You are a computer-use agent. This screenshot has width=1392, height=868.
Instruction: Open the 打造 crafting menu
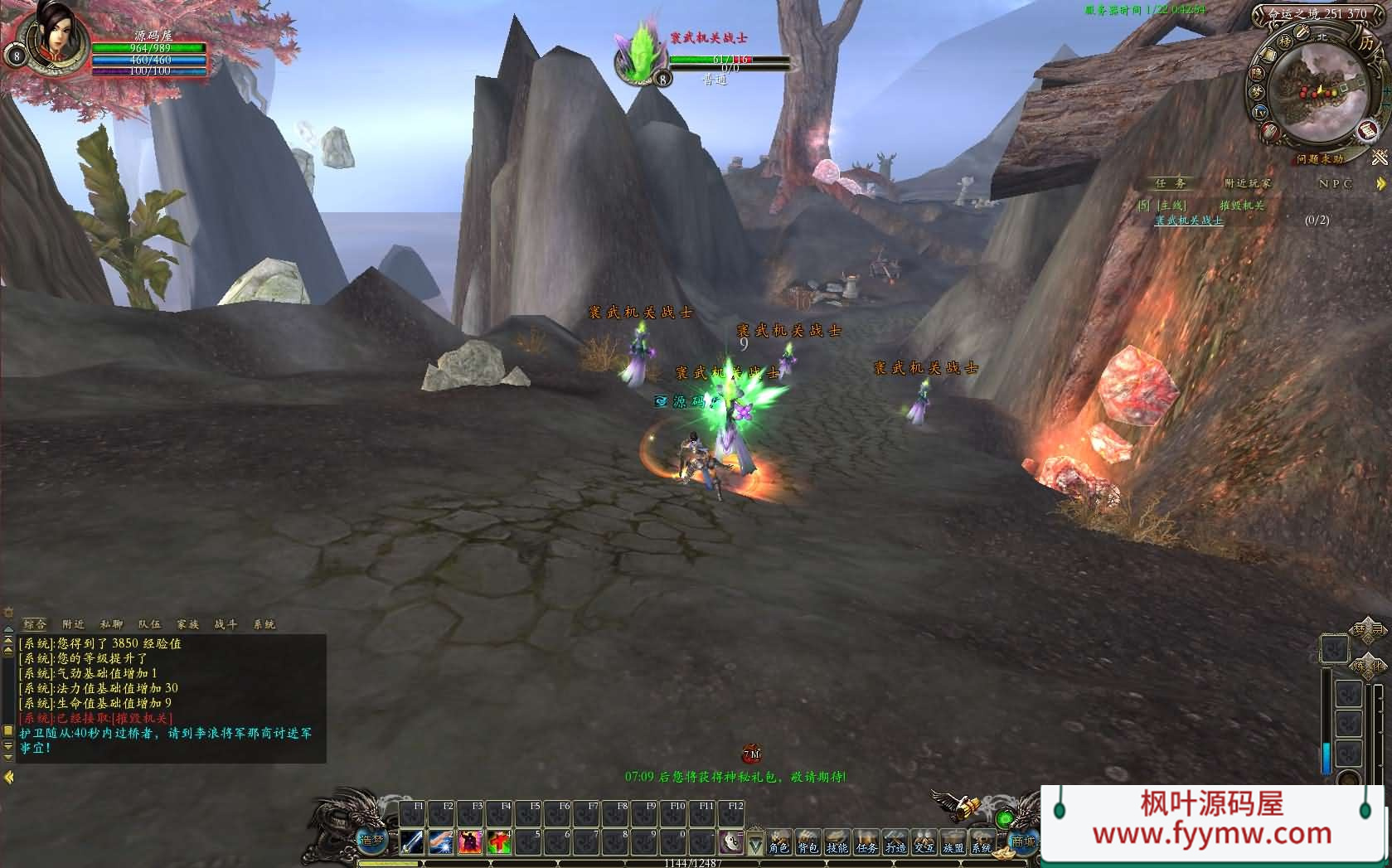click(x=895, y=842)
